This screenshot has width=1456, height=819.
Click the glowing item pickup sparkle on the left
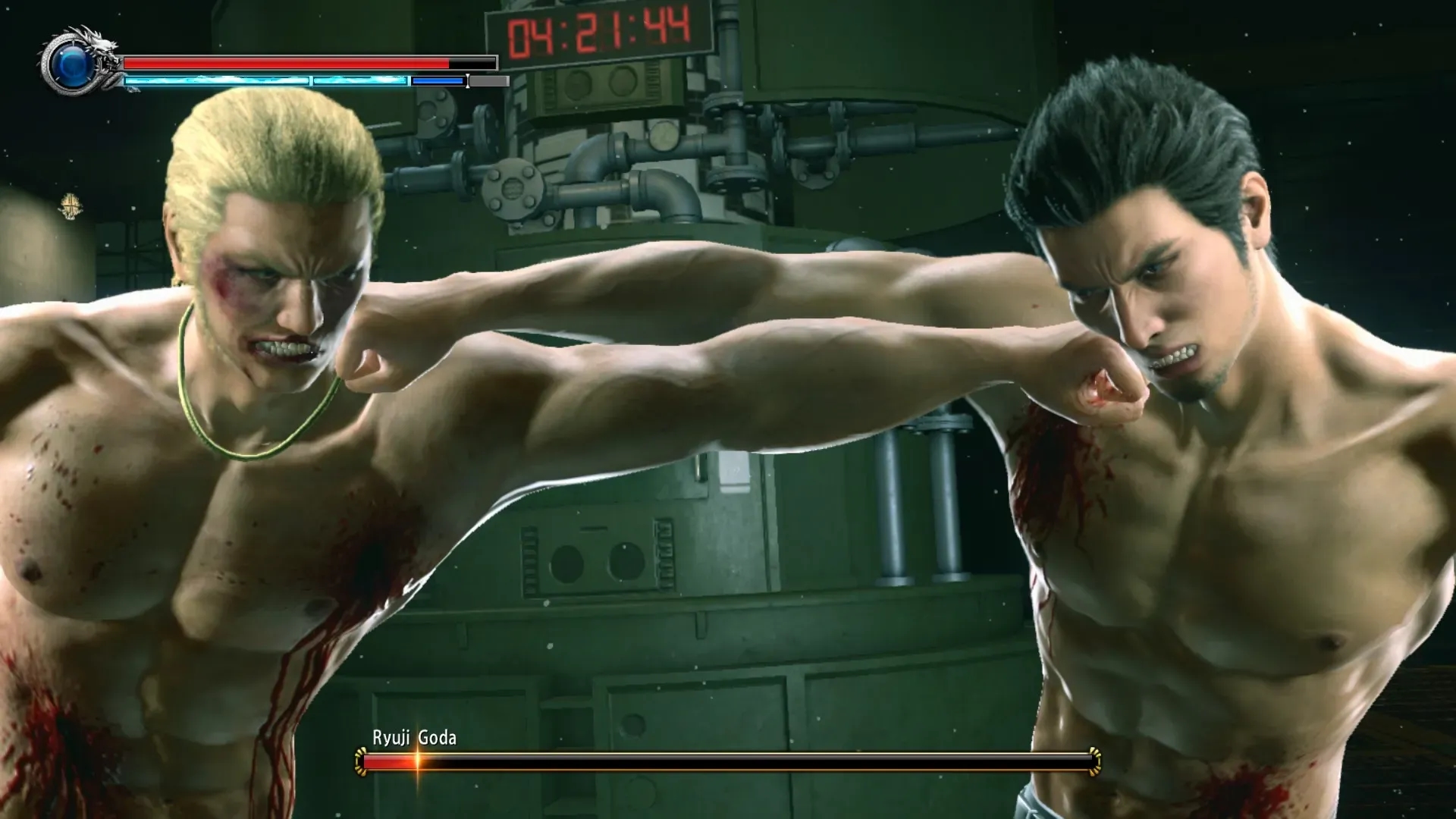click(71, 206)
